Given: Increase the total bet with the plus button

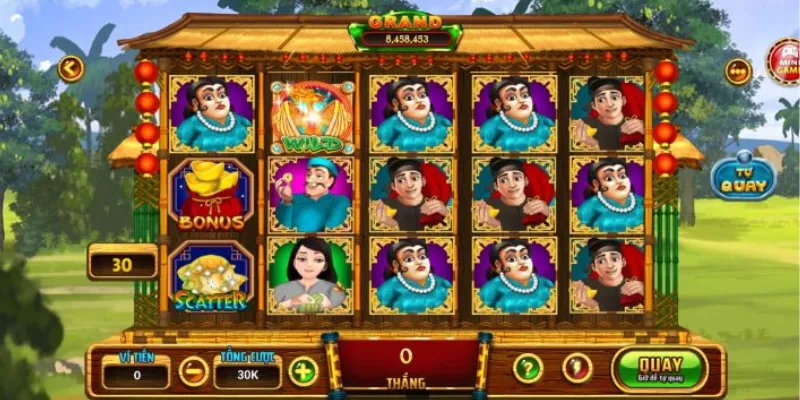Looking at the screenshot, I should click(x=303, y=371).
